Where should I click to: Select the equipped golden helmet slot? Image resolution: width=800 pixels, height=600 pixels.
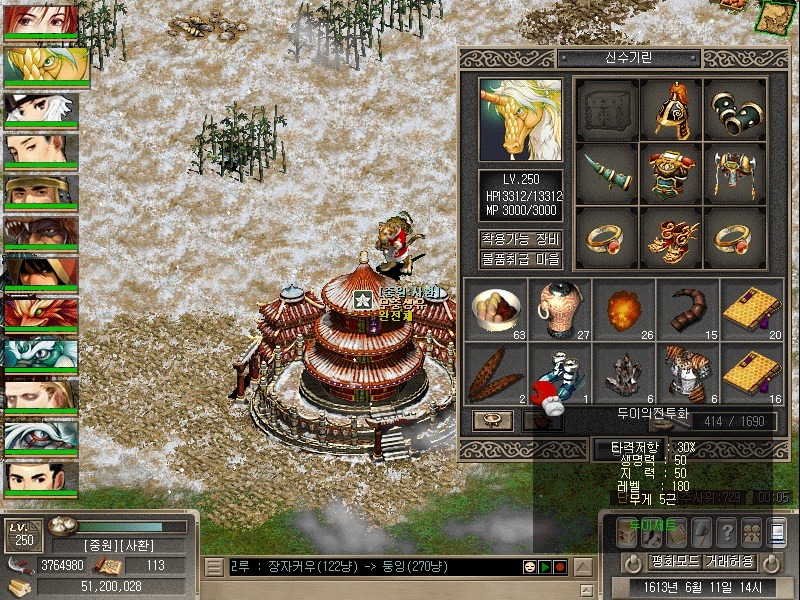(671, 108)
